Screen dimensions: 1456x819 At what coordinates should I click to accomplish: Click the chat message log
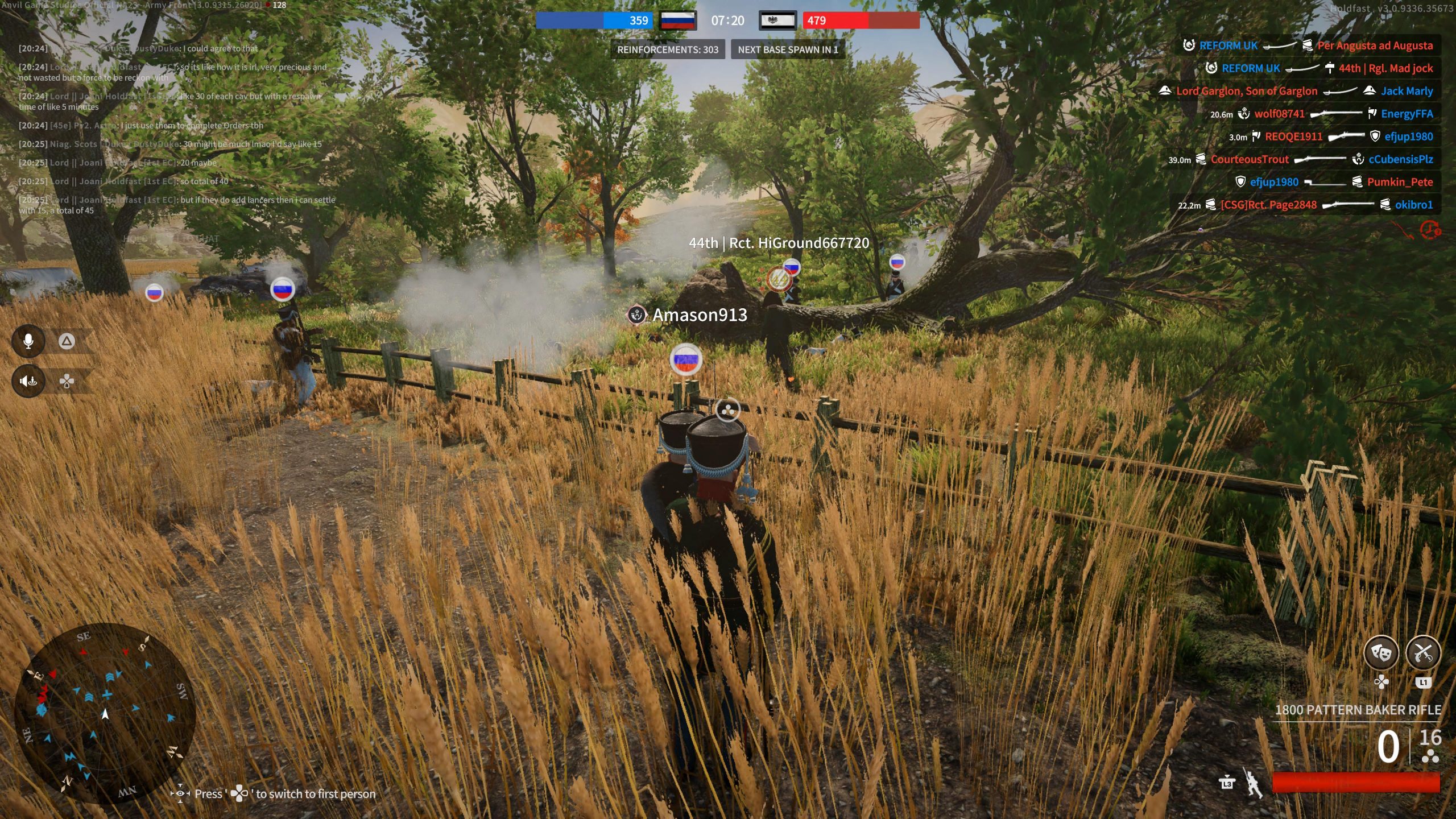tap(176, 129)
